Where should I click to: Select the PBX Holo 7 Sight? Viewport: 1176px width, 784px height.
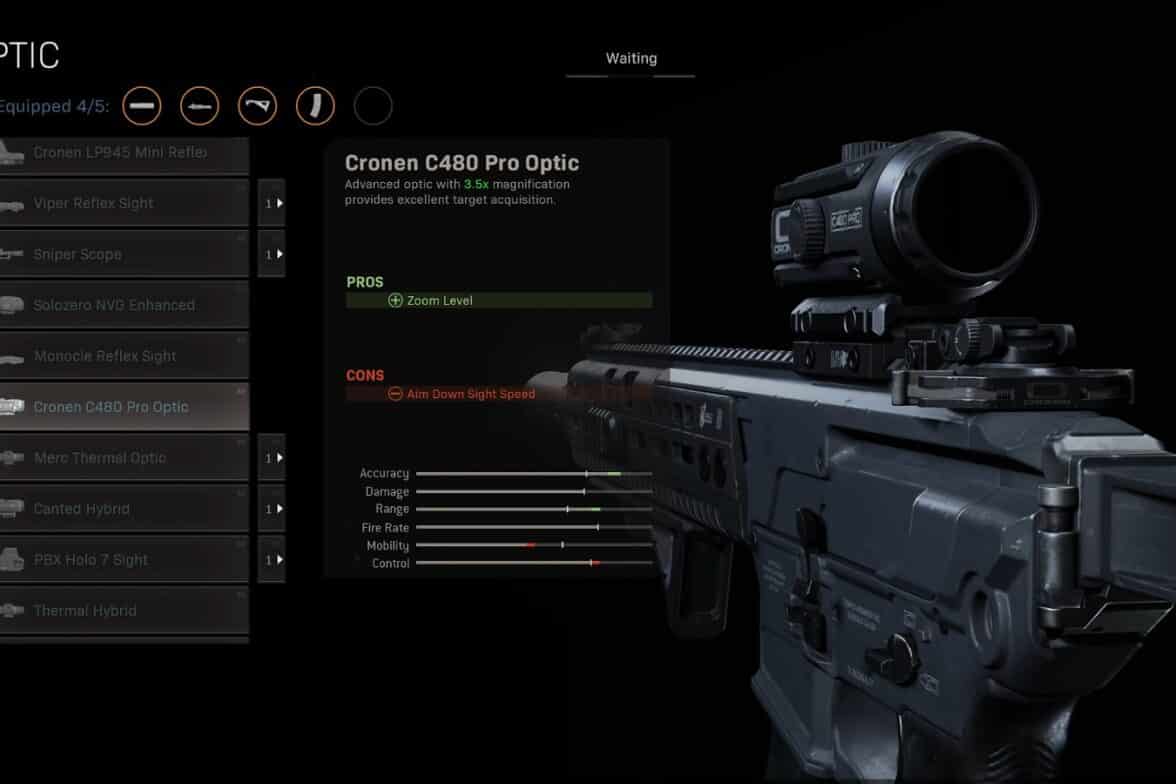point(122,560)
